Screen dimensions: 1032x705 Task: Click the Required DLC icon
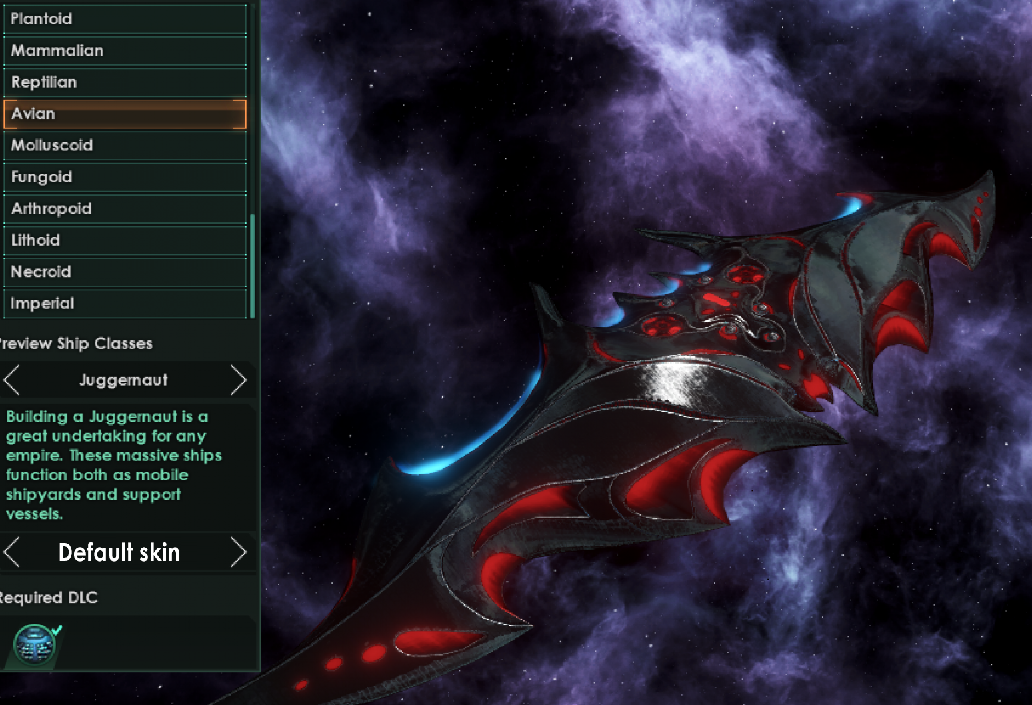(x=36, y=644)
